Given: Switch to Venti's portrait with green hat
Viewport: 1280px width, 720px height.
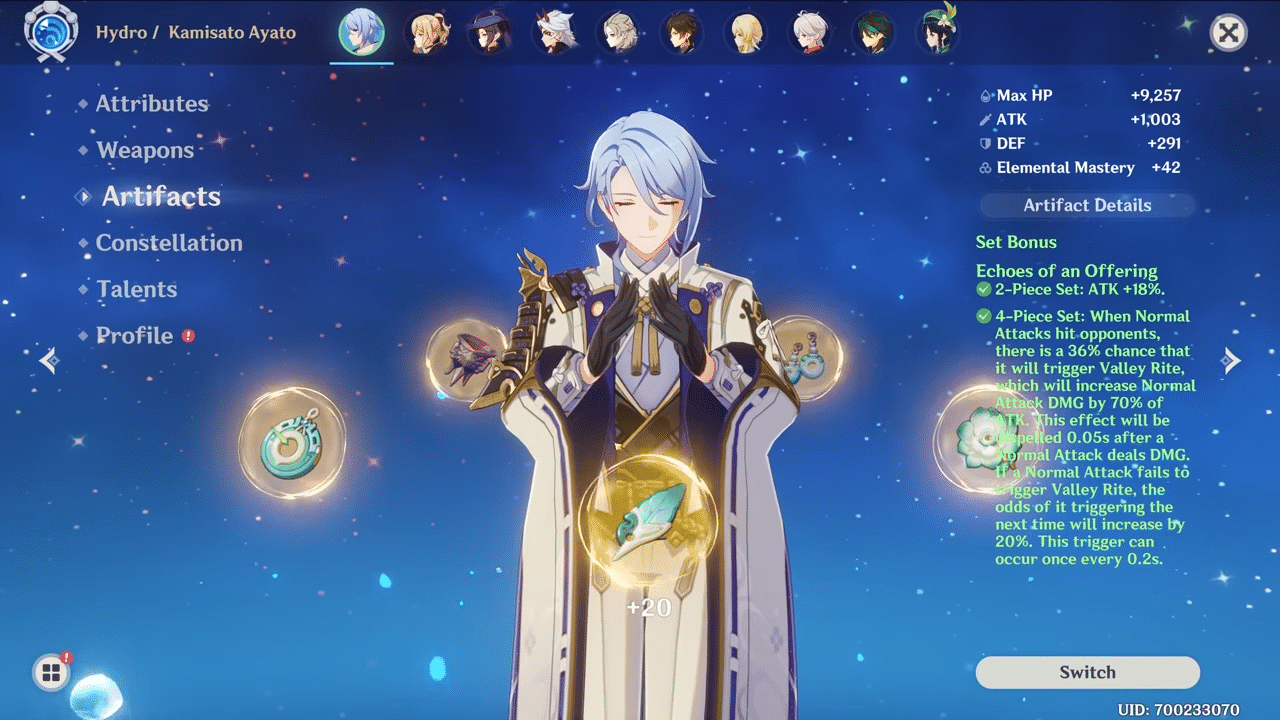Looking at the screenshot, I should [x=937, y=32].
